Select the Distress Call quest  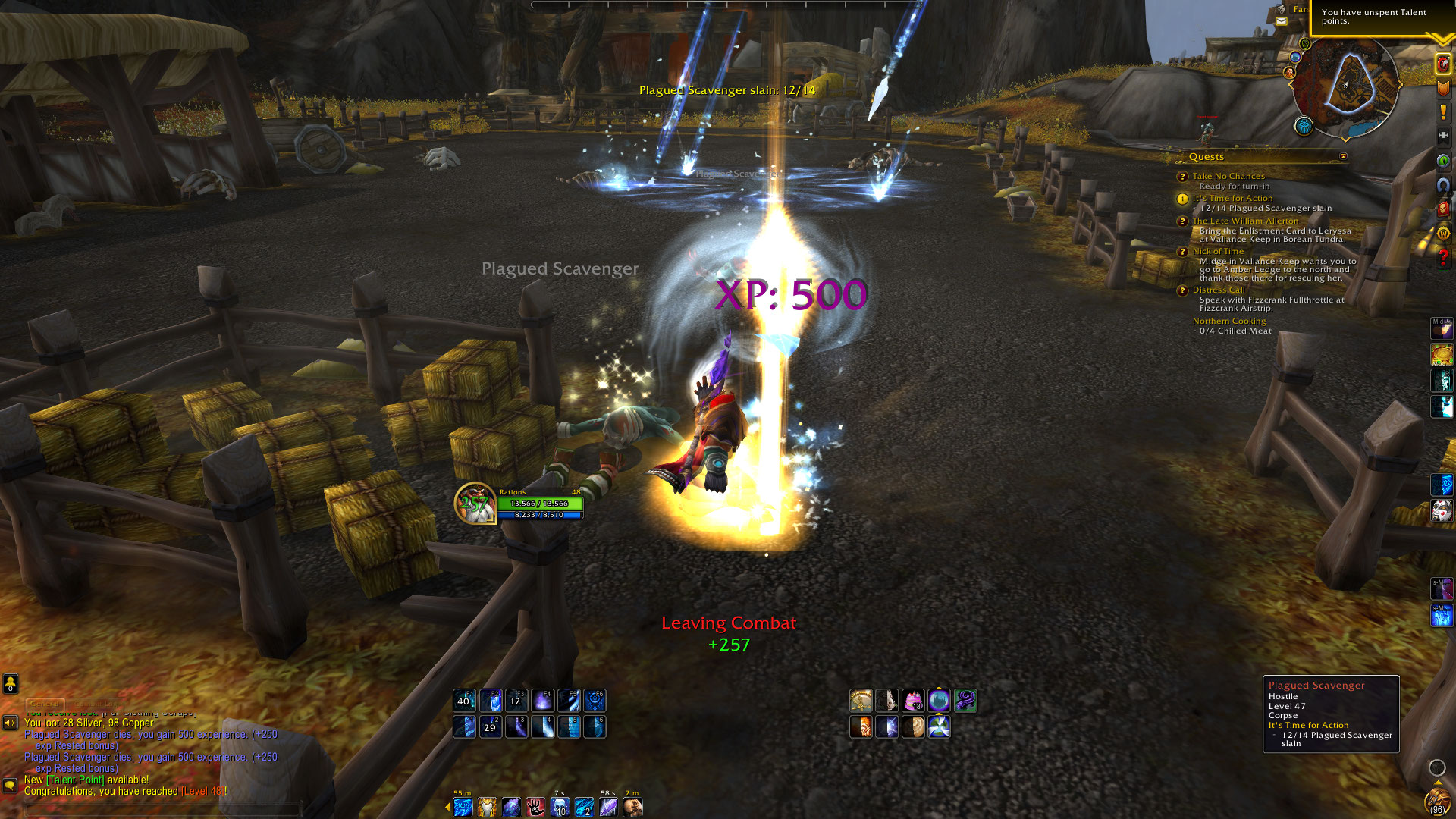click(1219, 290)
